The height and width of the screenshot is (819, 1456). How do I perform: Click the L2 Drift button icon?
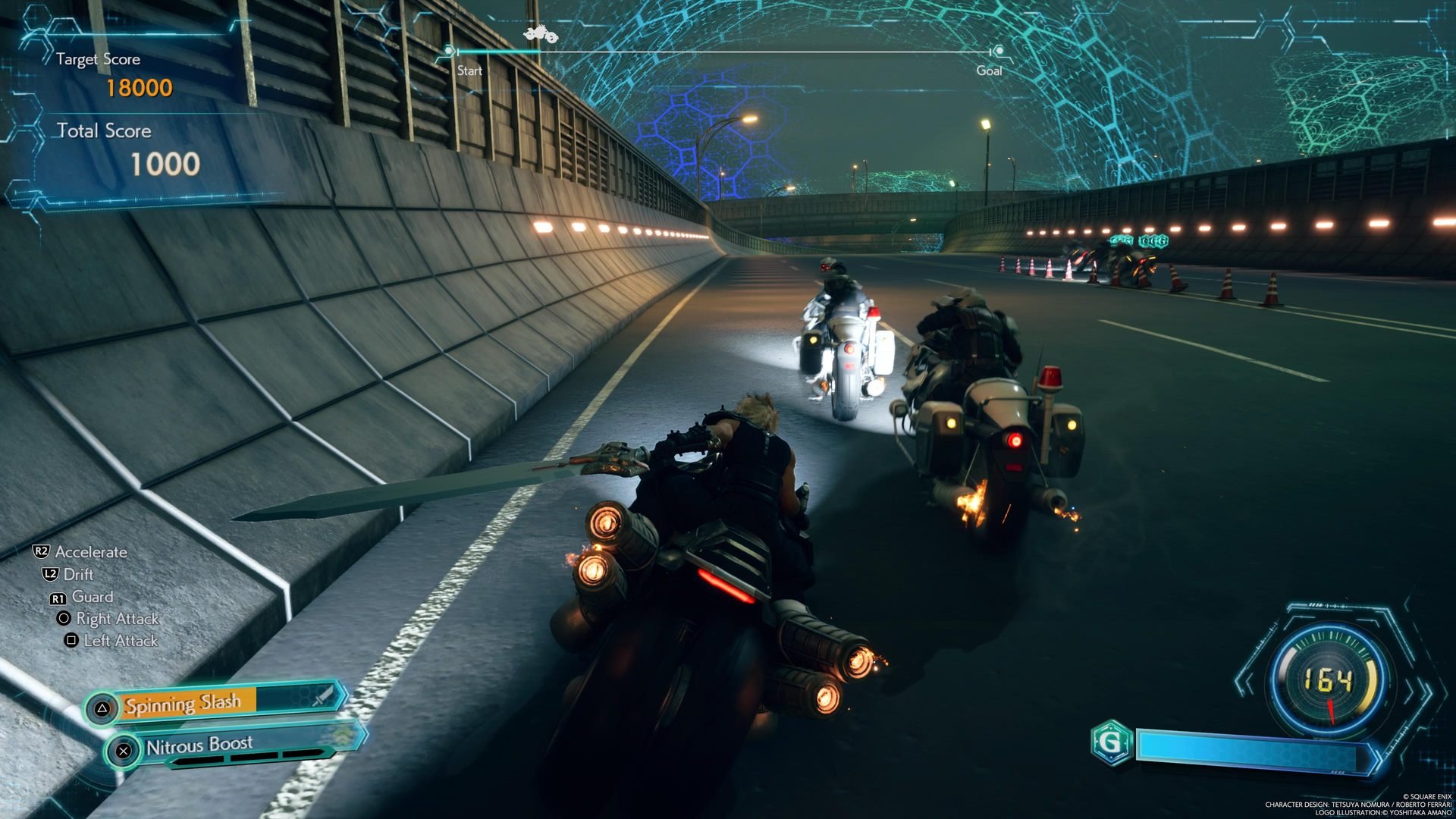click(x=51, y=575)
